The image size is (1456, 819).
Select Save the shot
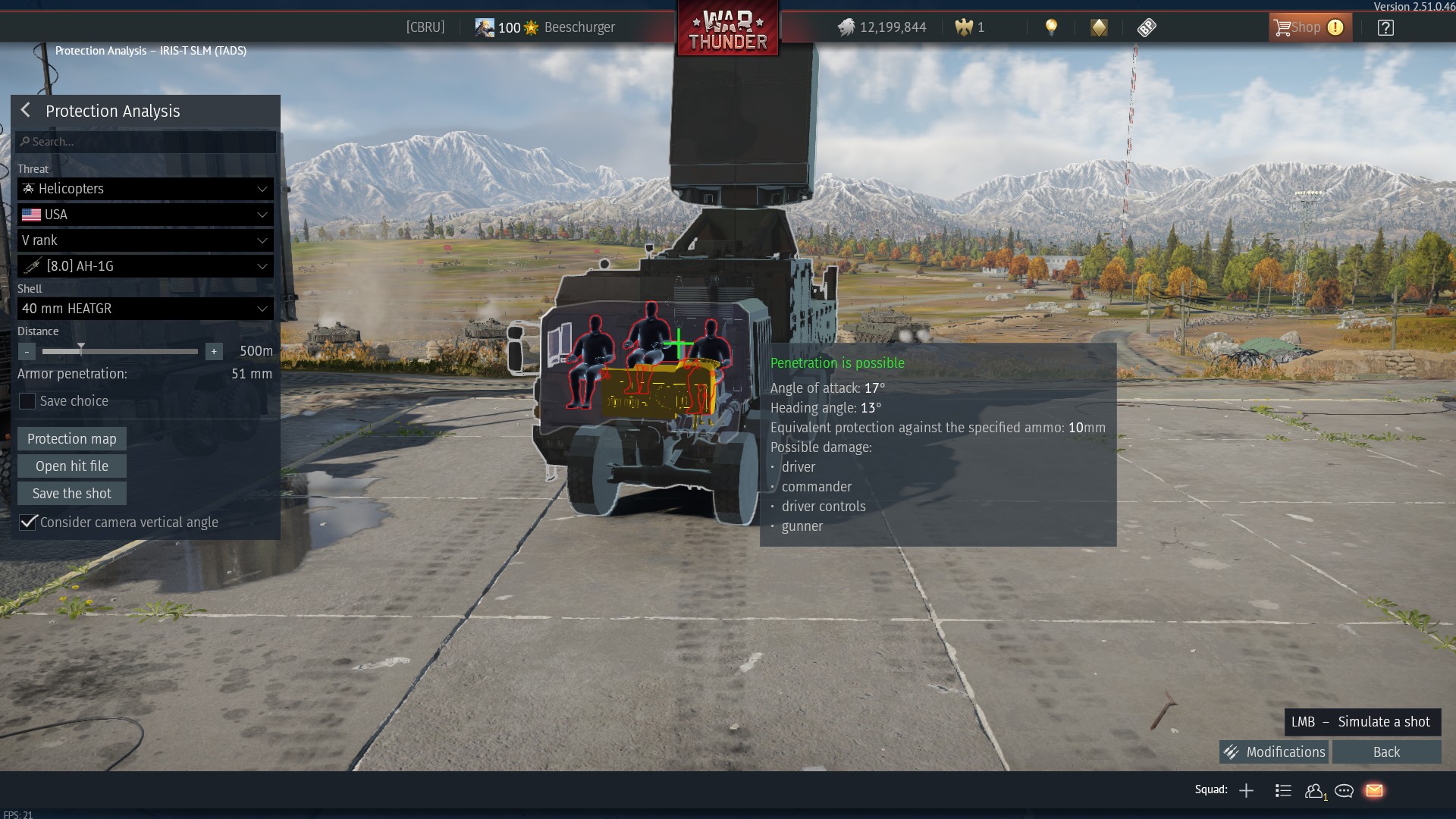[x=72, y=494]
